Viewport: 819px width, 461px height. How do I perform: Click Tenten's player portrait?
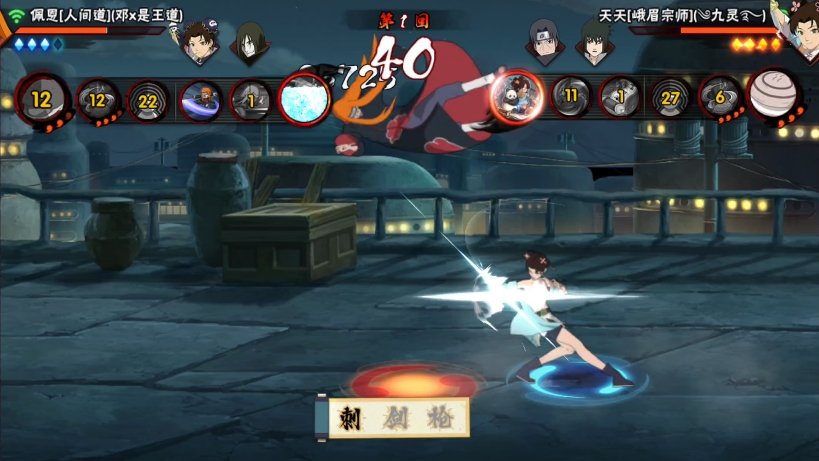click(799, 22)
